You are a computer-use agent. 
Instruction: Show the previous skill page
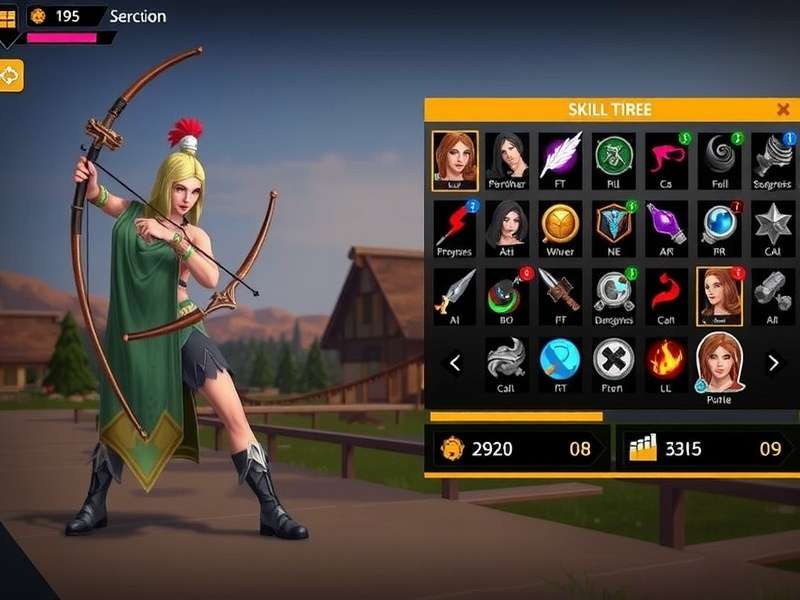coord(455,363)
